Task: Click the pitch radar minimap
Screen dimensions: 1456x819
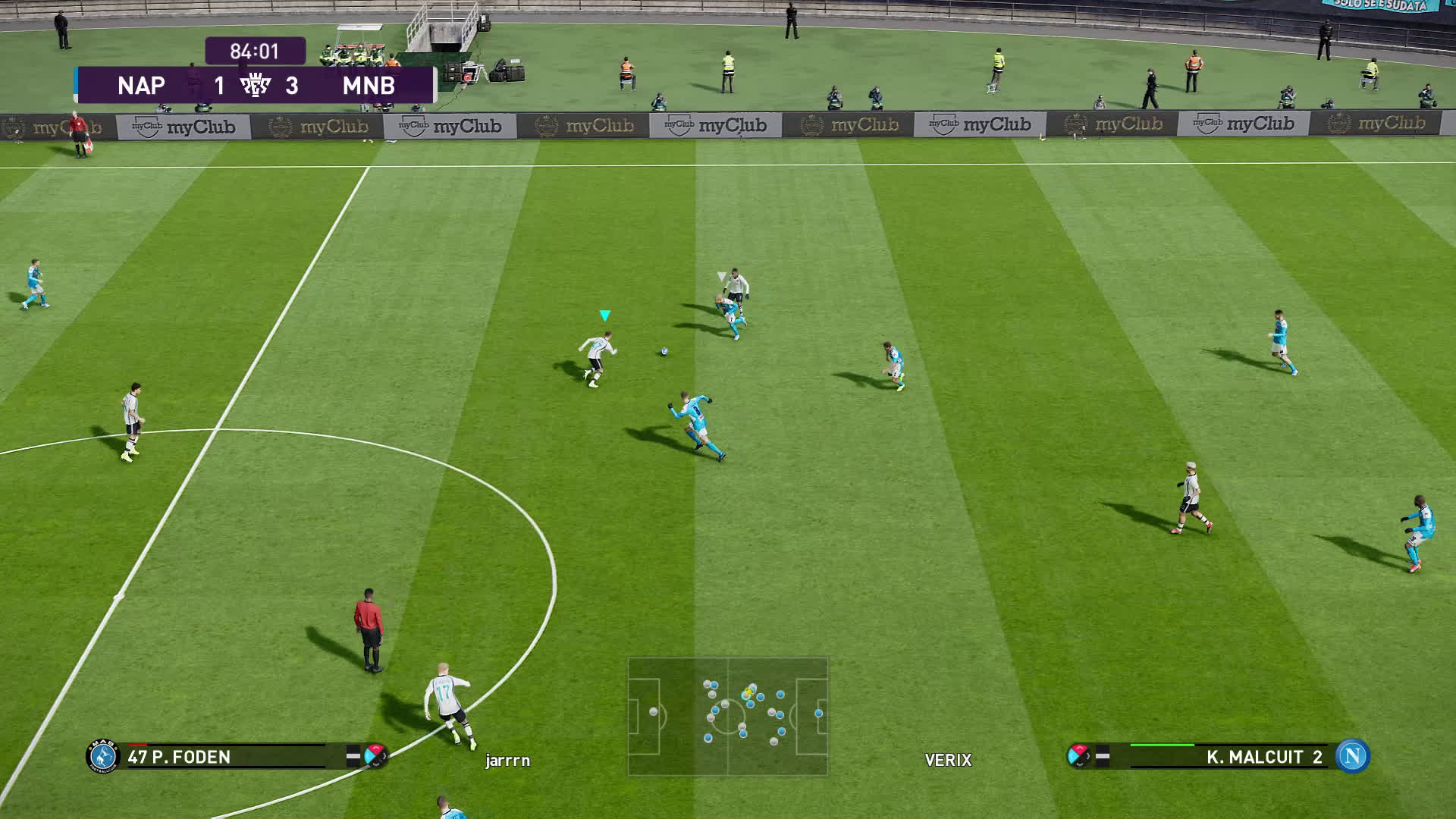Action: 727,716
